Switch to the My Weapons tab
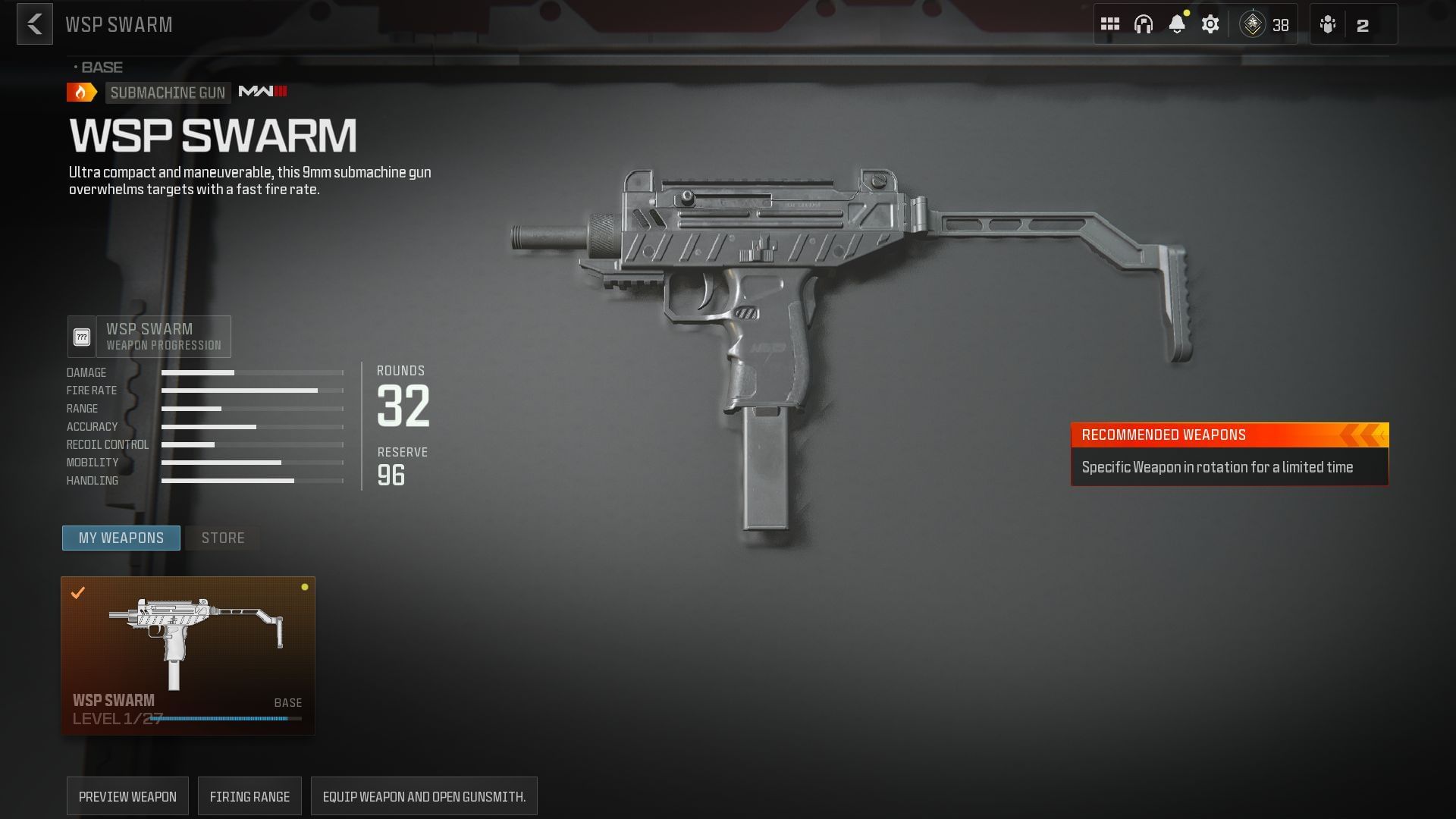Image resolution: width=1456 pixels, height=819 pixels. click(x=121, y=538)
